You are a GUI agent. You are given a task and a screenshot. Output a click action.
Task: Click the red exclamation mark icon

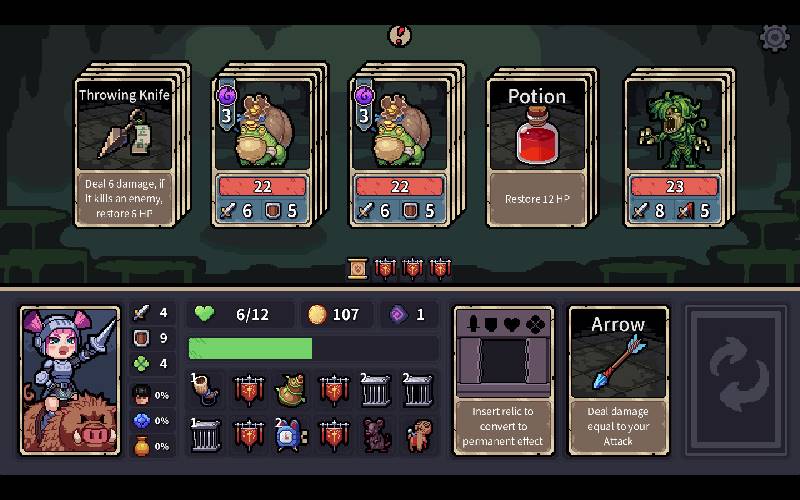tap(399, 36)
